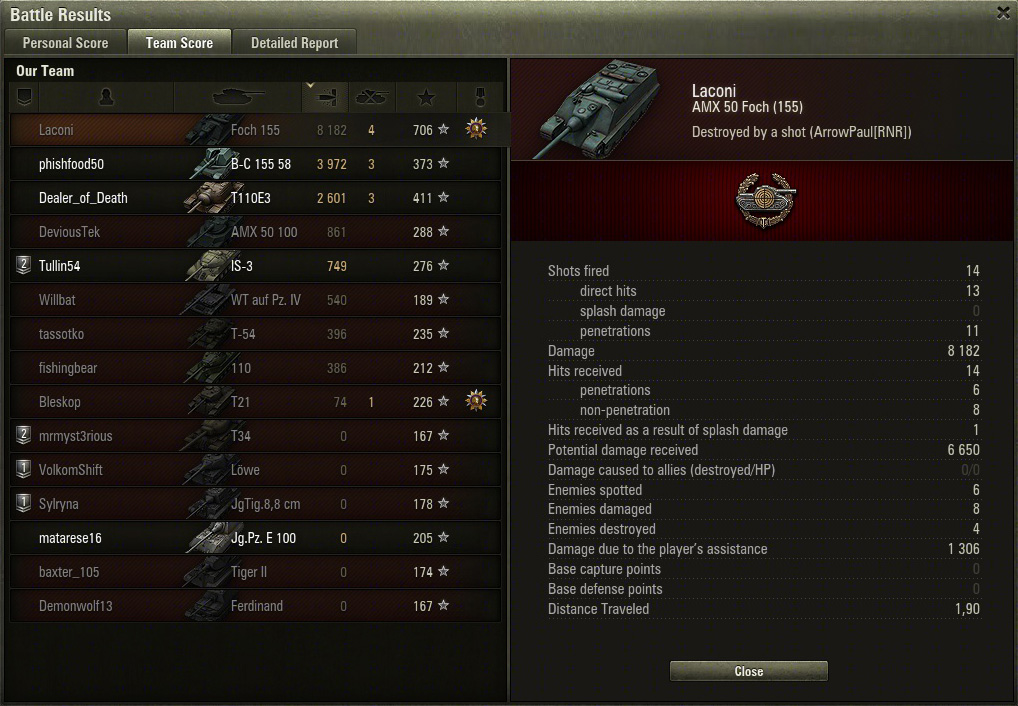
Task: Select Demonwolf13's Ferdinand row
Action: 75,606
